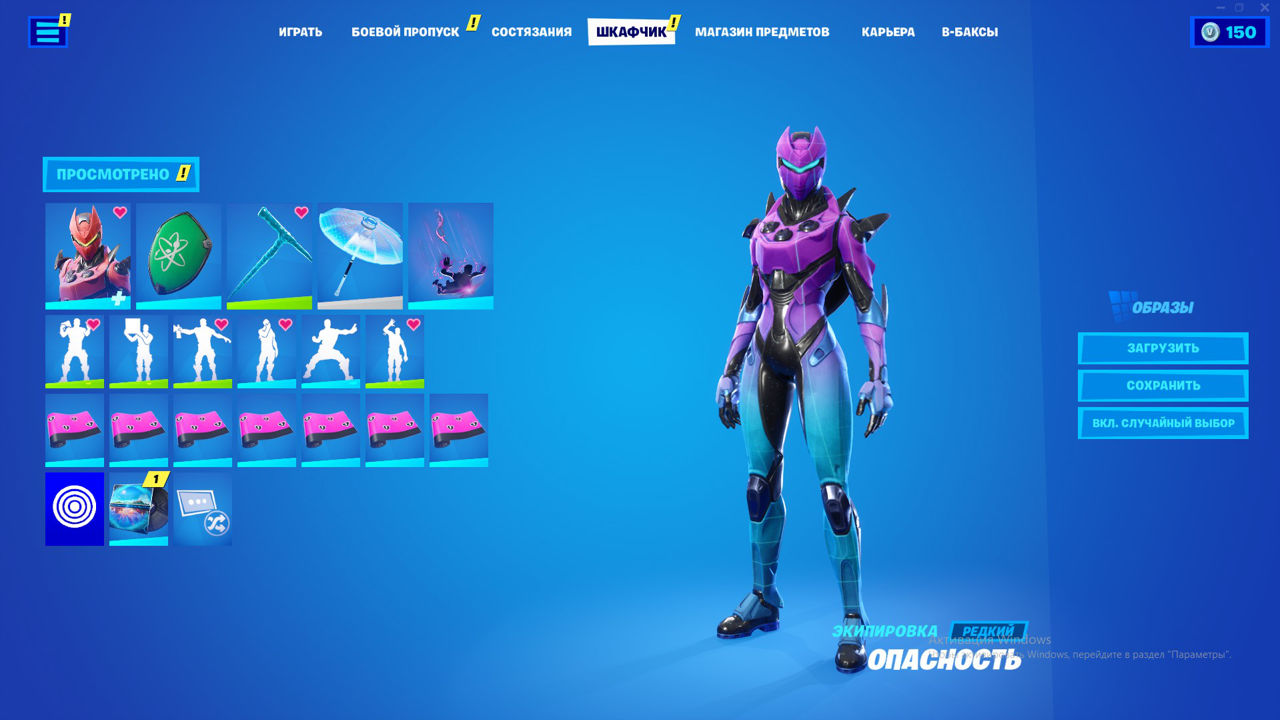Image resolution: width=1280 pixels, height=720 pixels.
Task: Switch to the БОЕВОЙ ПРОПУСК tab
Action: 406,31
